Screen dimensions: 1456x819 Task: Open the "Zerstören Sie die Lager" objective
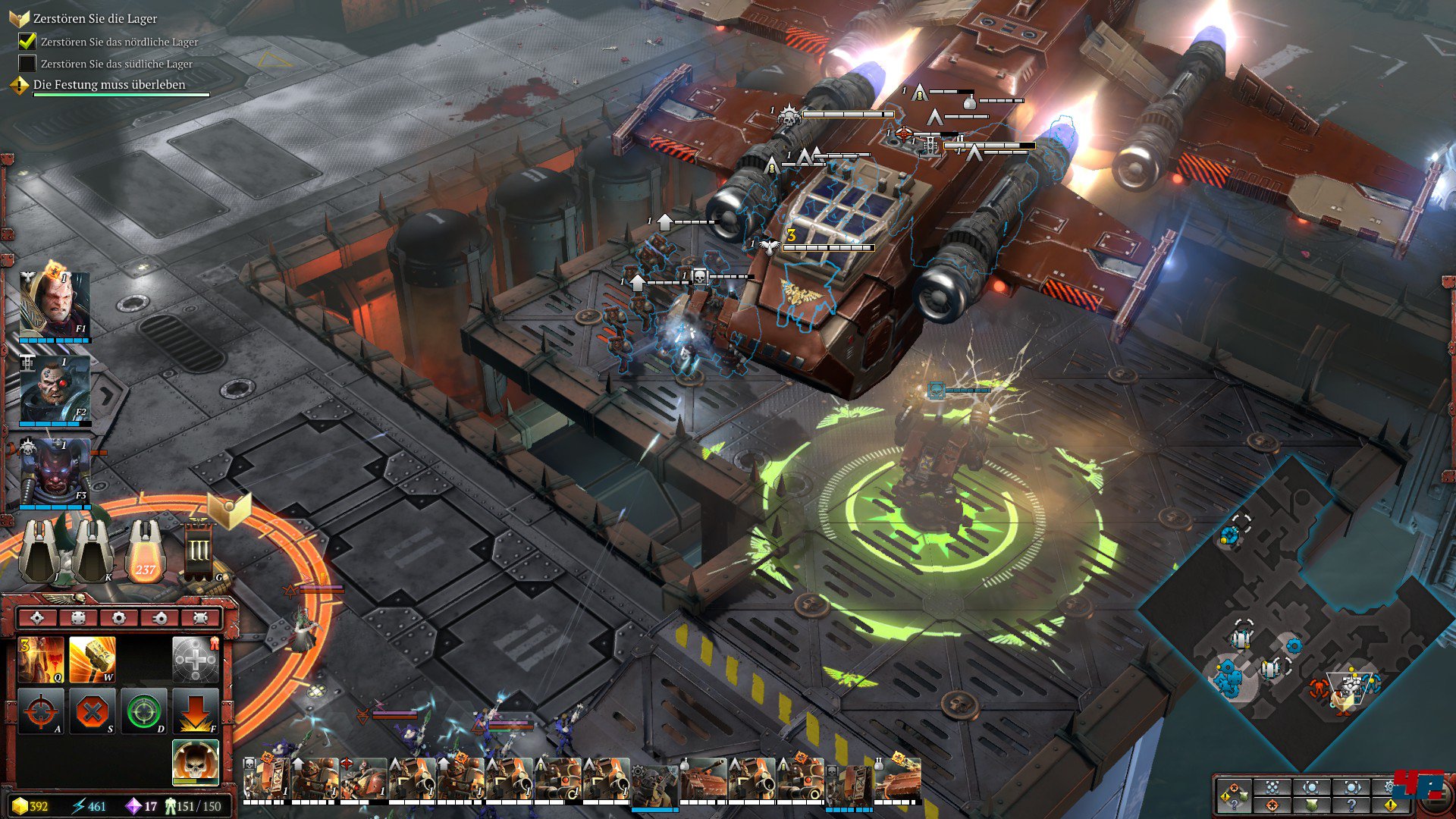pyautogui.click(x=95, y=18)
